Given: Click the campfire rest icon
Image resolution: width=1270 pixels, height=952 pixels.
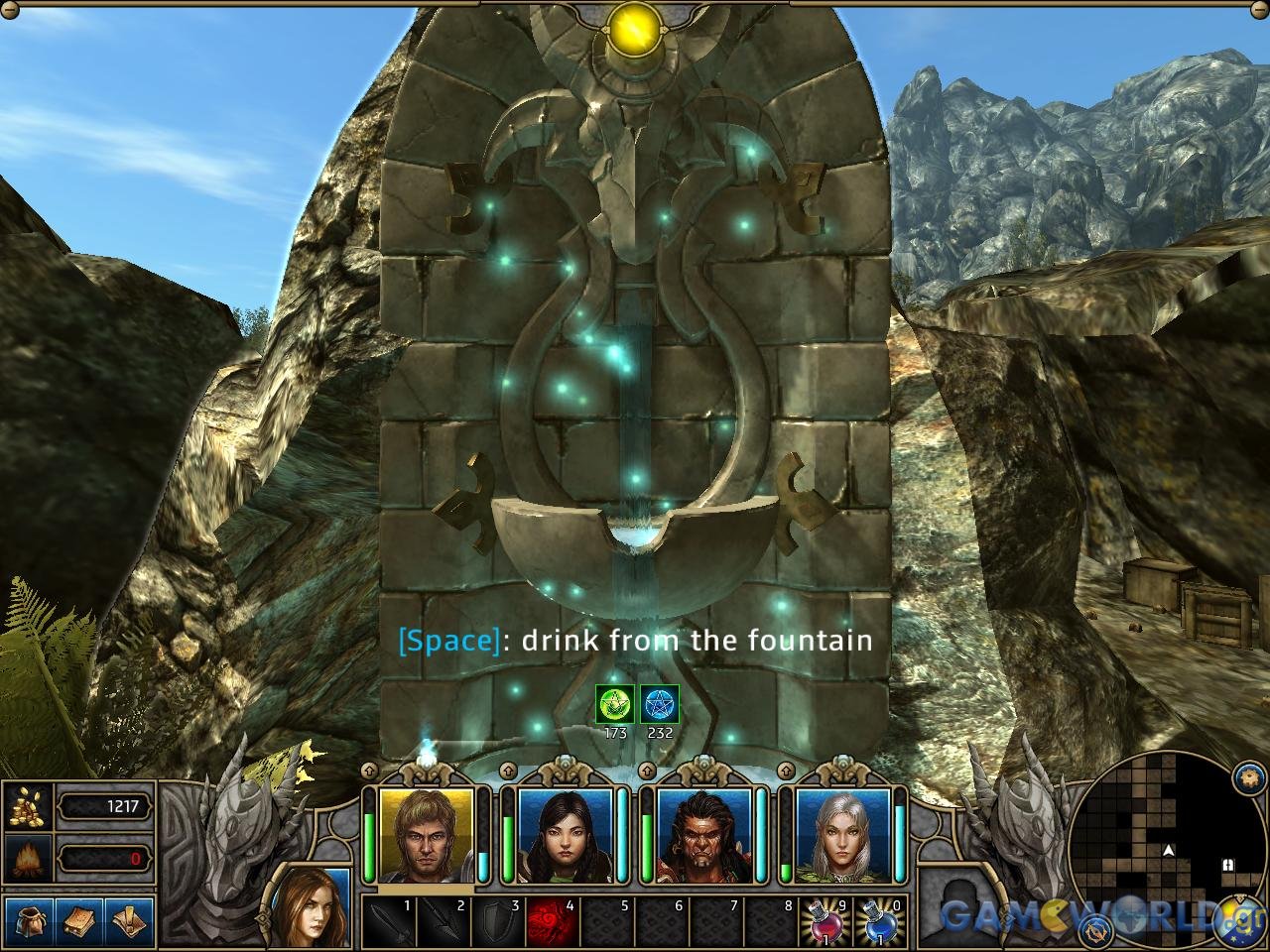Looking at the screenshot, I should click(28, 857).
